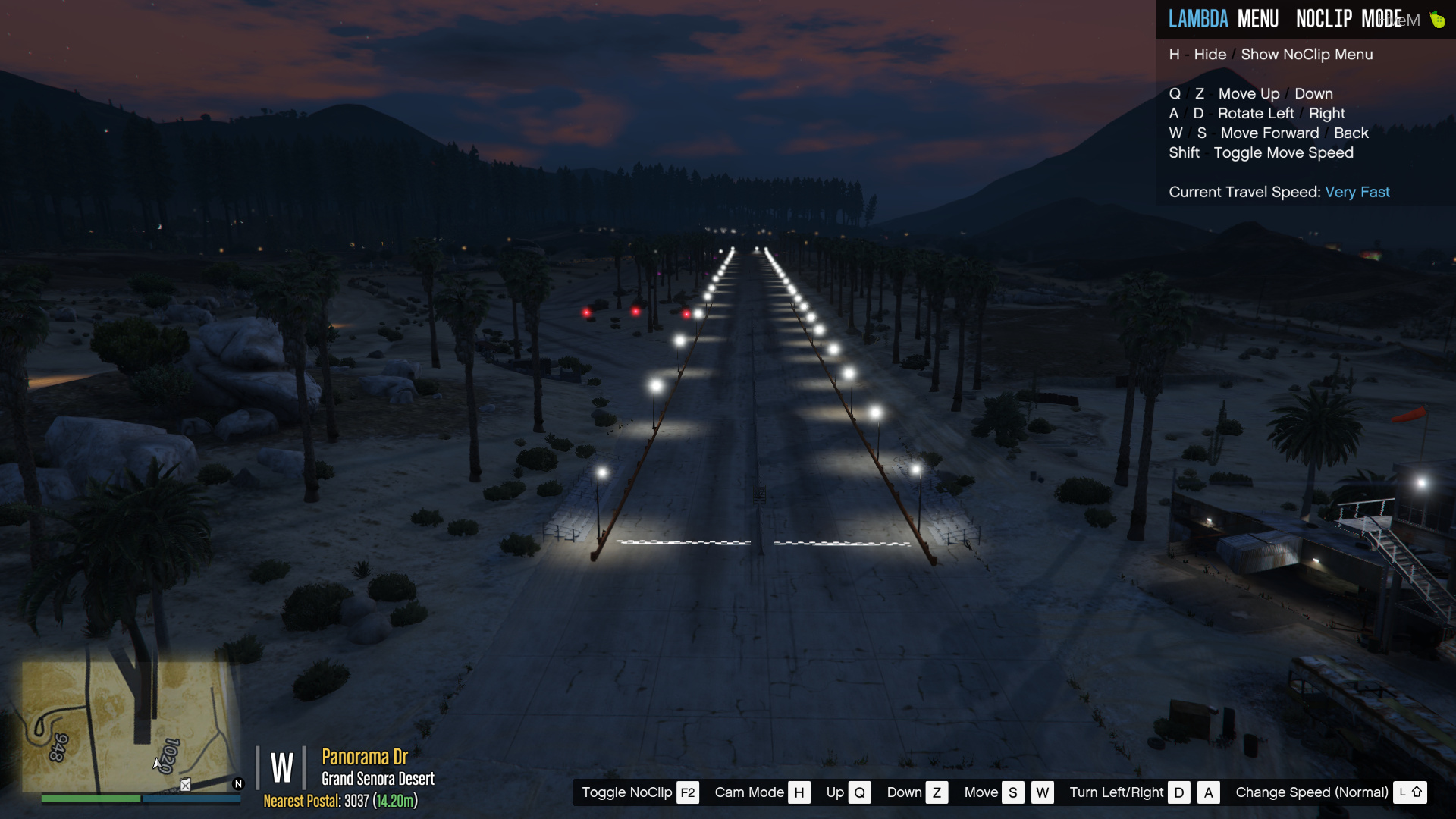The image size is (1456, 819).
Task: Click the green health bar below minimap
Action: click(x=91, y=799)
